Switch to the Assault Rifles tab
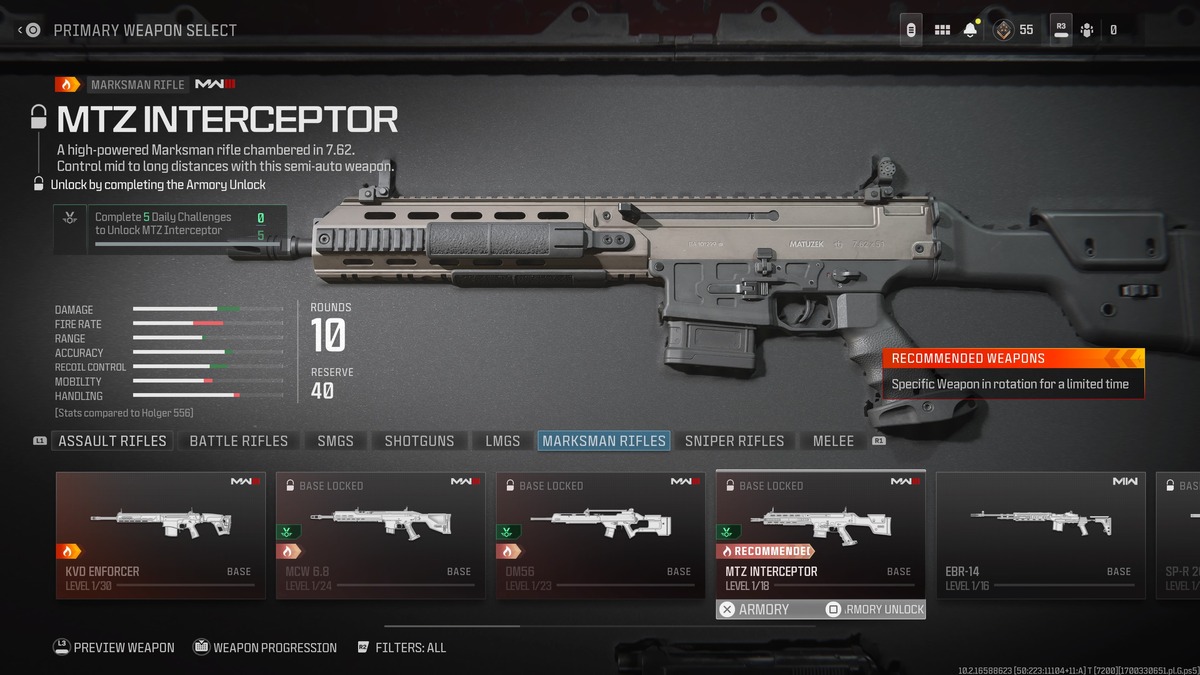This screenshot has height=675, width=1200. [112, 441]
